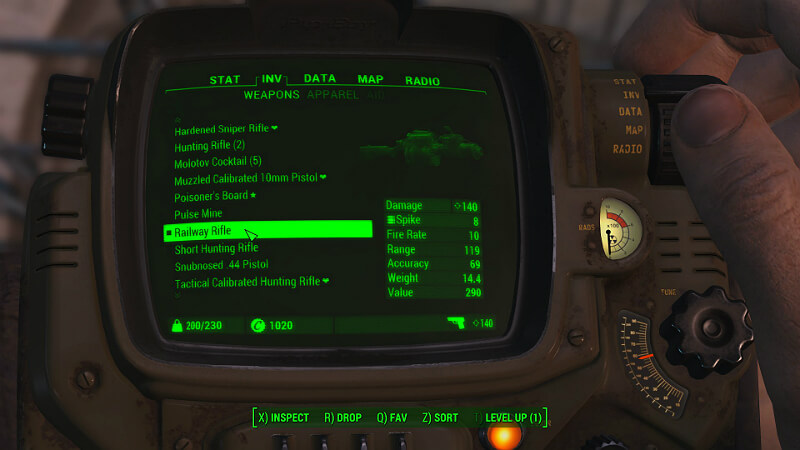
Task: Switch to the RADIO tab
Action: click(424, 79)
